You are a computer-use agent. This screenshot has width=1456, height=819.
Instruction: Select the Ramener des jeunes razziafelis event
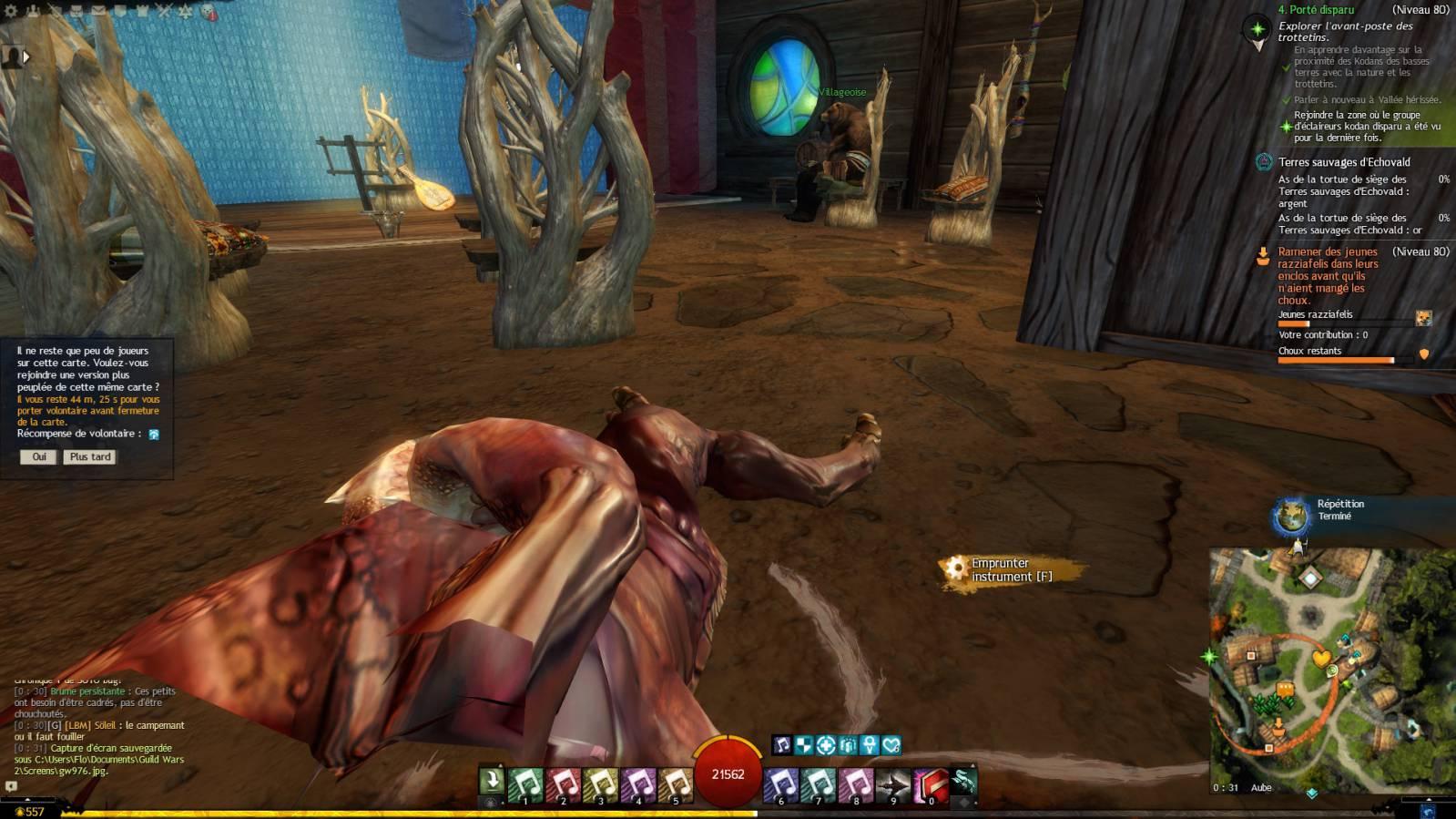pos(1328,275)
